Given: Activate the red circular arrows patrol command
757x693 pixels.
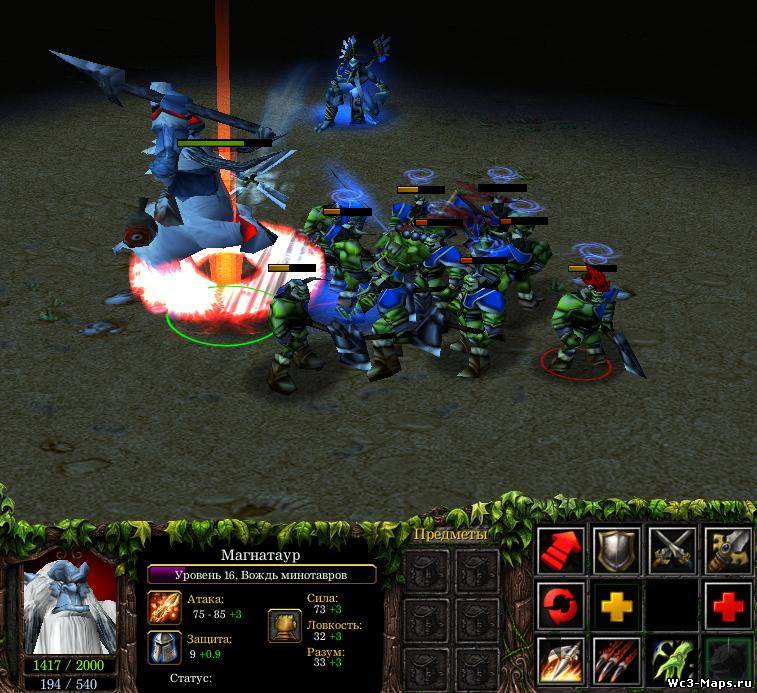Looking at the screenshot, I should (x=561, y=604).
